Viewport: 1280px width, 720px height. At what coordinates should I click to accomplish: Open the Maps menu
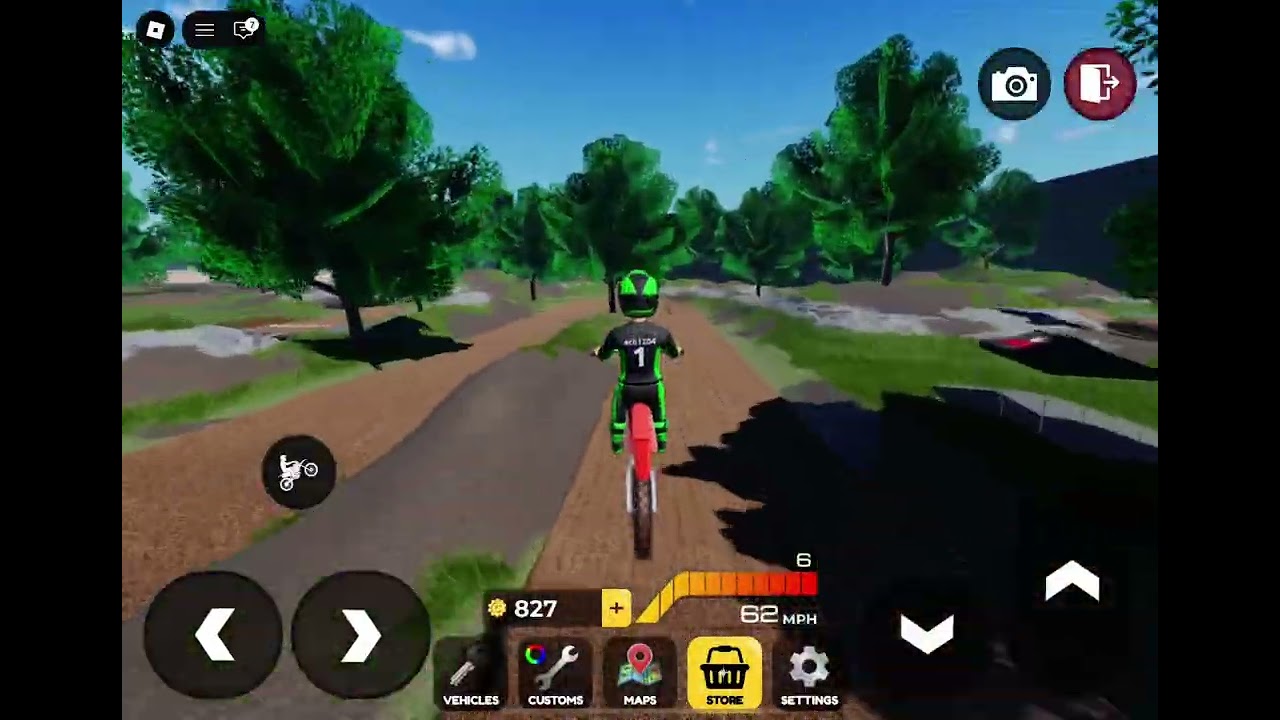[640, 674]
